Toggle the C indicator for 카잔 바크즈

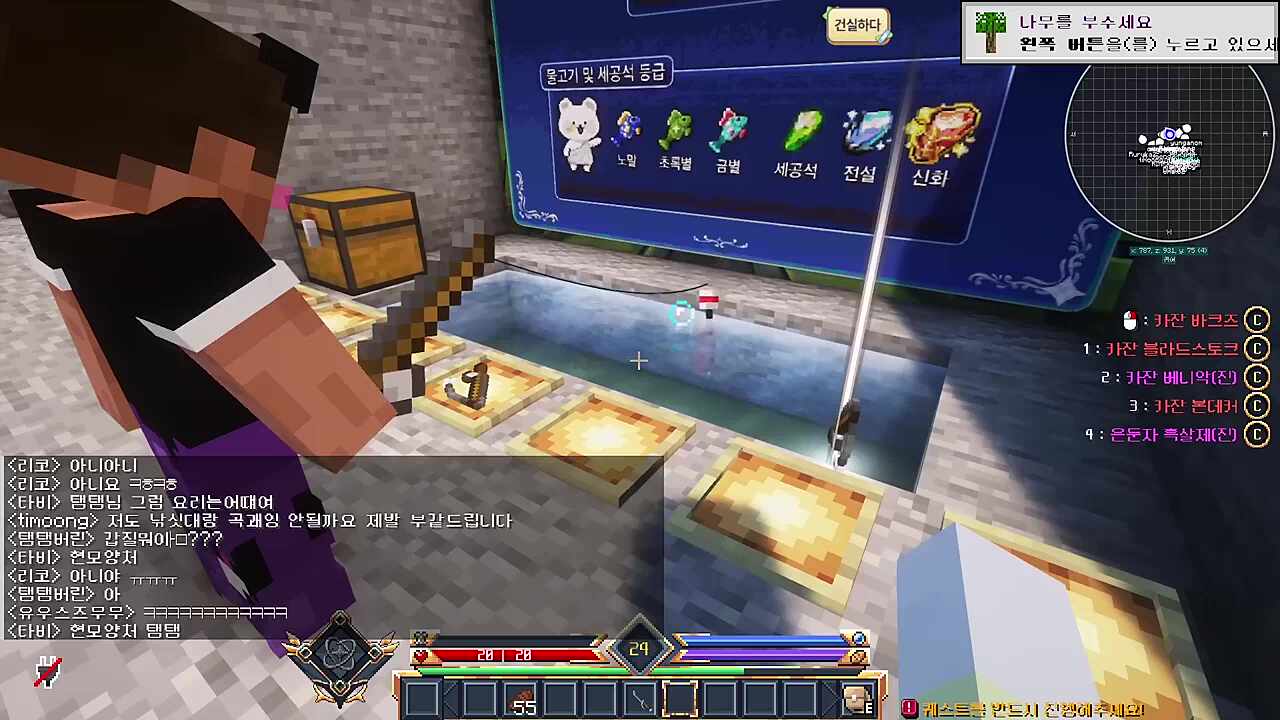coord(1257,320)
